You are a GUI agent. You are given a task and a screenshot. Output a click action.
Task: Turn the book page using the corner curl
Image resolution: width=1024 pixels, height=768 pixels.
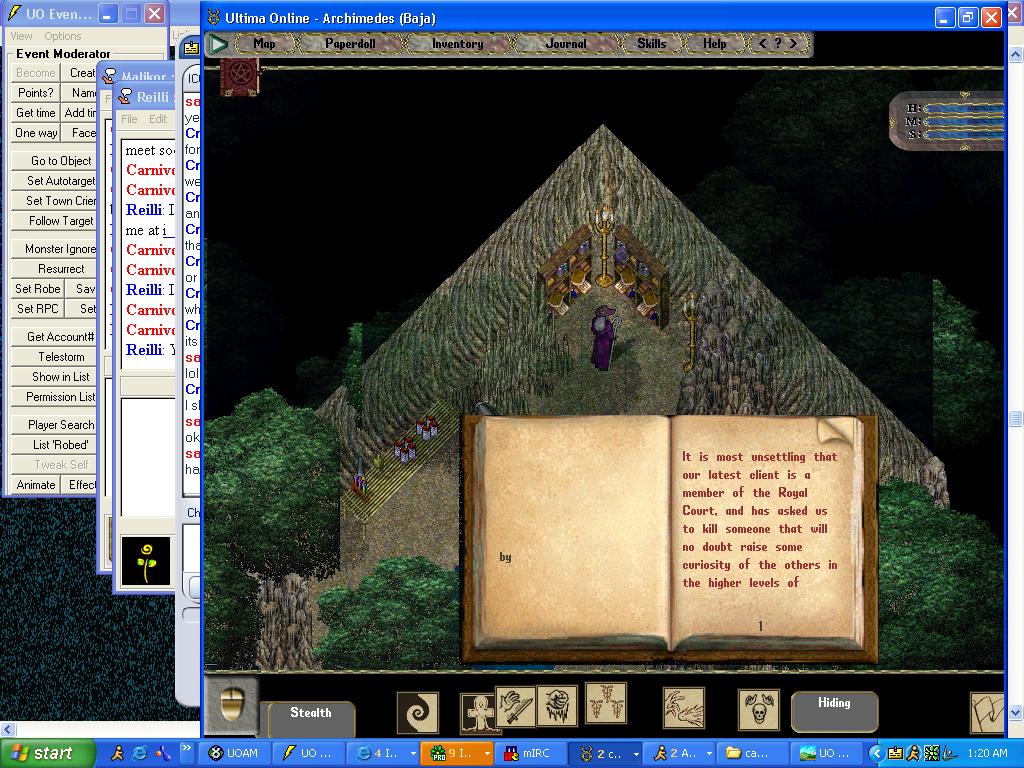836,432
